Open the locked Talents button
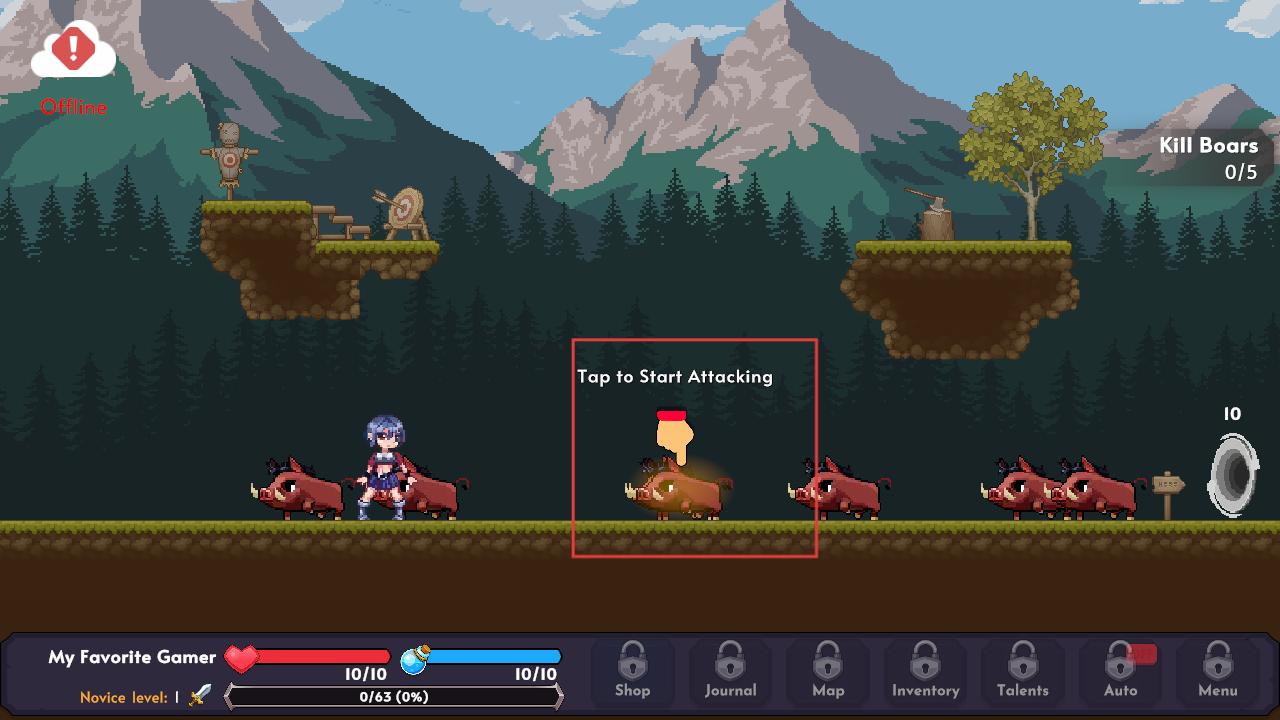This screenshot has height=720, width=1280. pos(1022,670)
